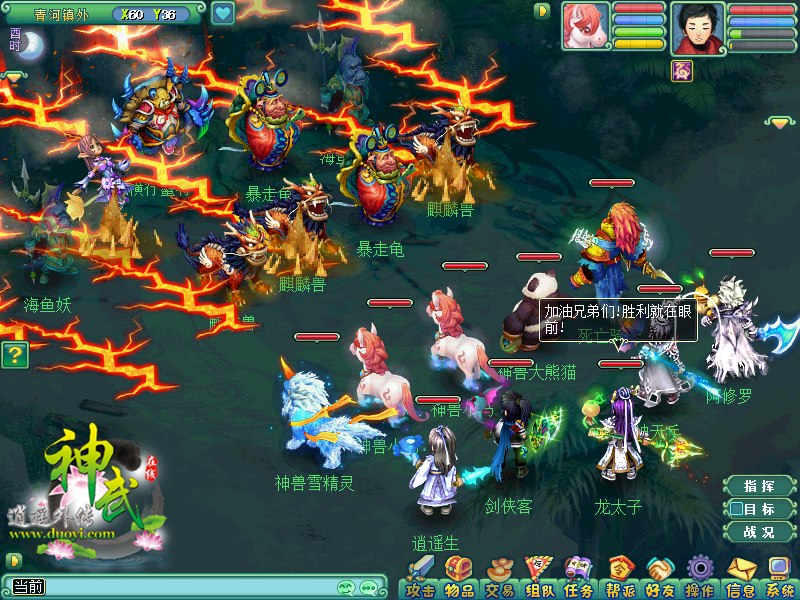The image size is (800, 600).
Task: Open the 攻击 (Attack) menu button
Action: (x=420, y=578)
